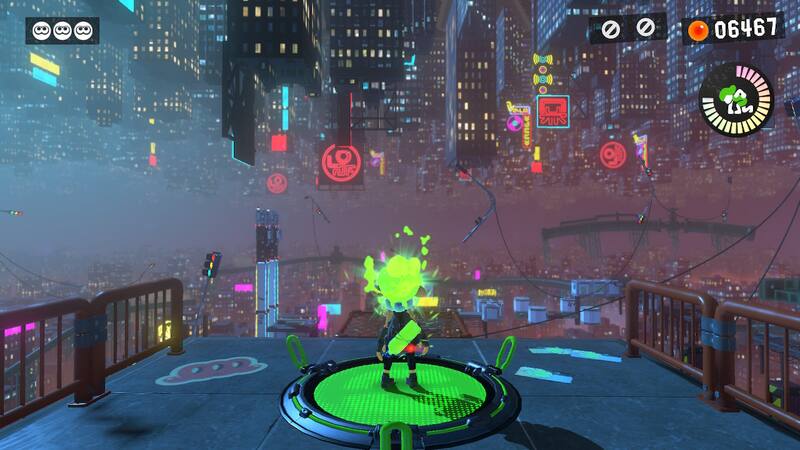Screen dimensions: 800x450
Task: Select the circular ink tank gauge
Action: click(736, 100)
